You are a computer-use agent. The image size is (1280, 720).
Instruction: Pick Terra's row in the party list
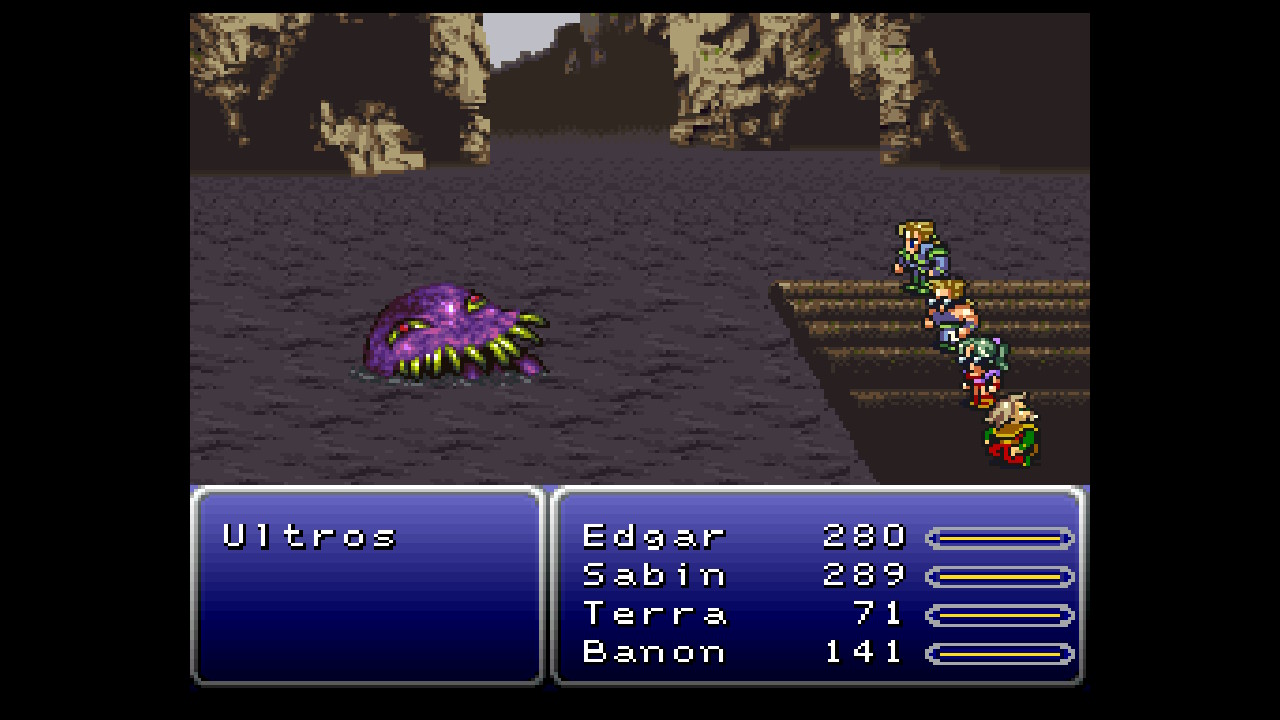click(654, 613)
